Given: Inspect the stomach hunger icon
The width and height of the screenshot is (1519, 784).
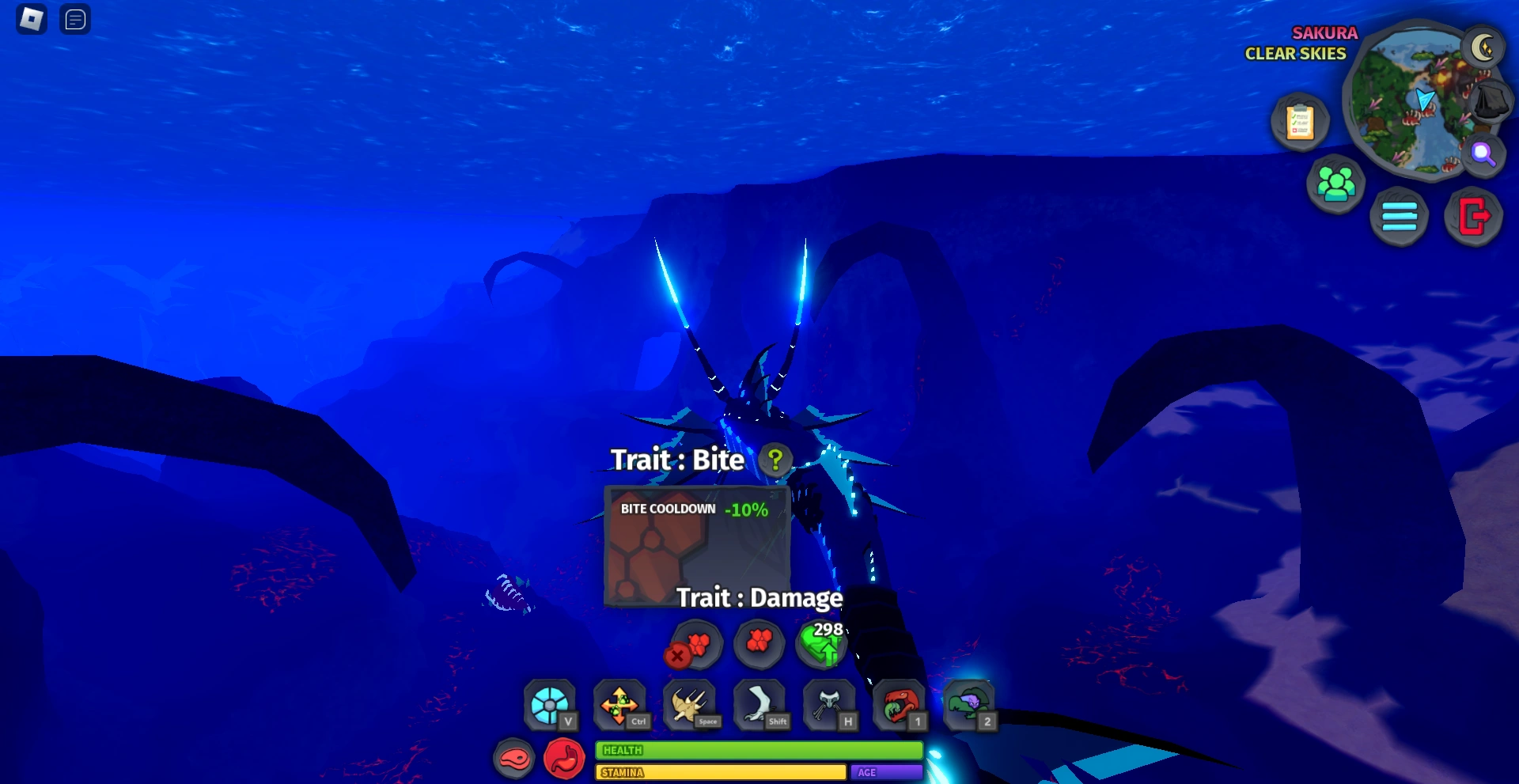Looking at the screenshot, I should pyautogui.click(x=564, y=758).
